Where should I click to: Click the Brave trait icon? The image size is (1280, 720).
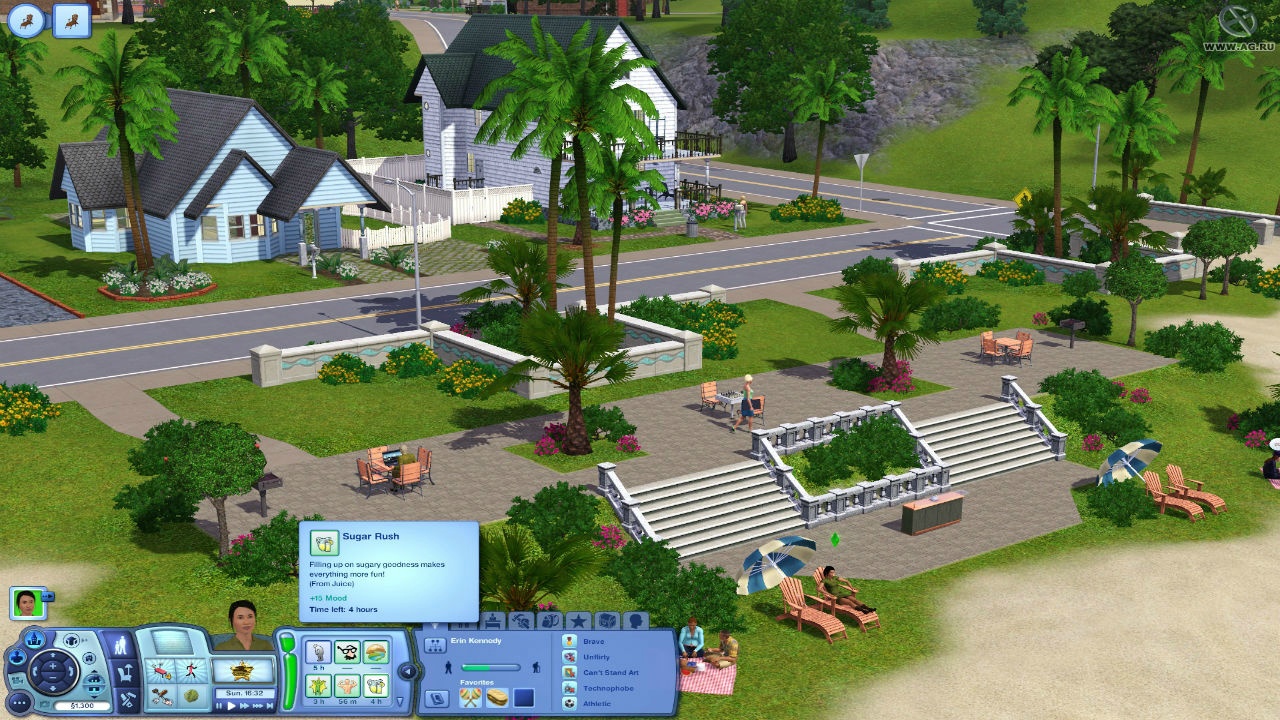(x=569, y=641)
